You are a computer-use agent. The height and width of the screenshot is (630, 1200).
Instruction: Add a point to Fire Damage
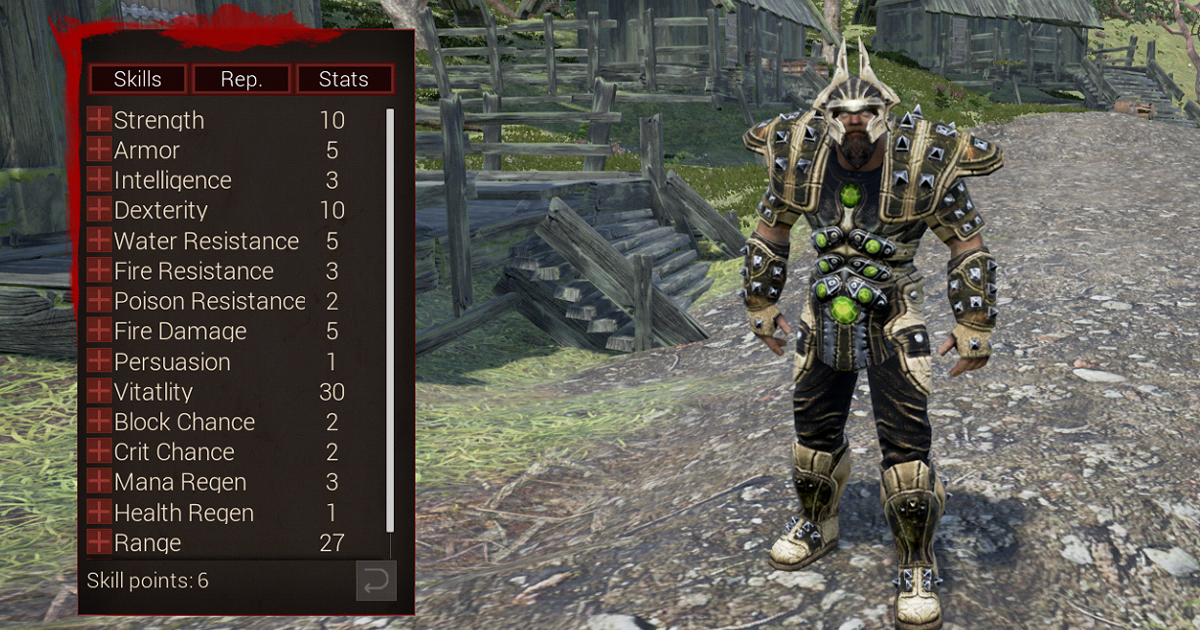coord(99,331)
